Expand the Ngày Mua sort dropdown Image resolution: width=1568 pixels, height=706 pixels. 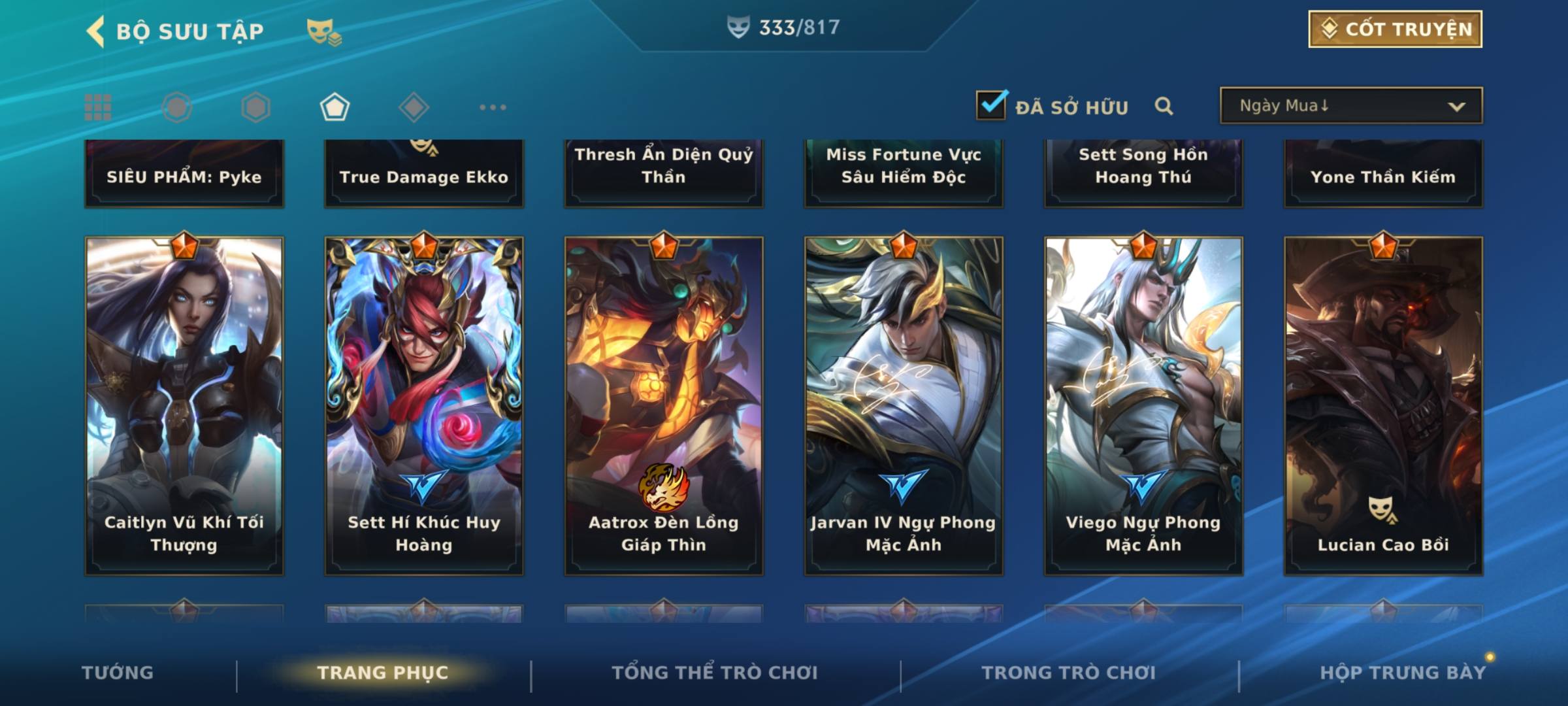tap(1351, 106)
